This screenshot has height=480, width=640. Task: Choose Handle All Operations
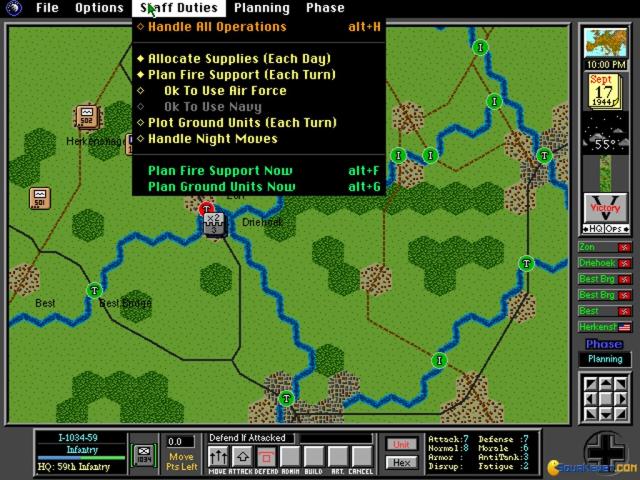click(216, 27)
